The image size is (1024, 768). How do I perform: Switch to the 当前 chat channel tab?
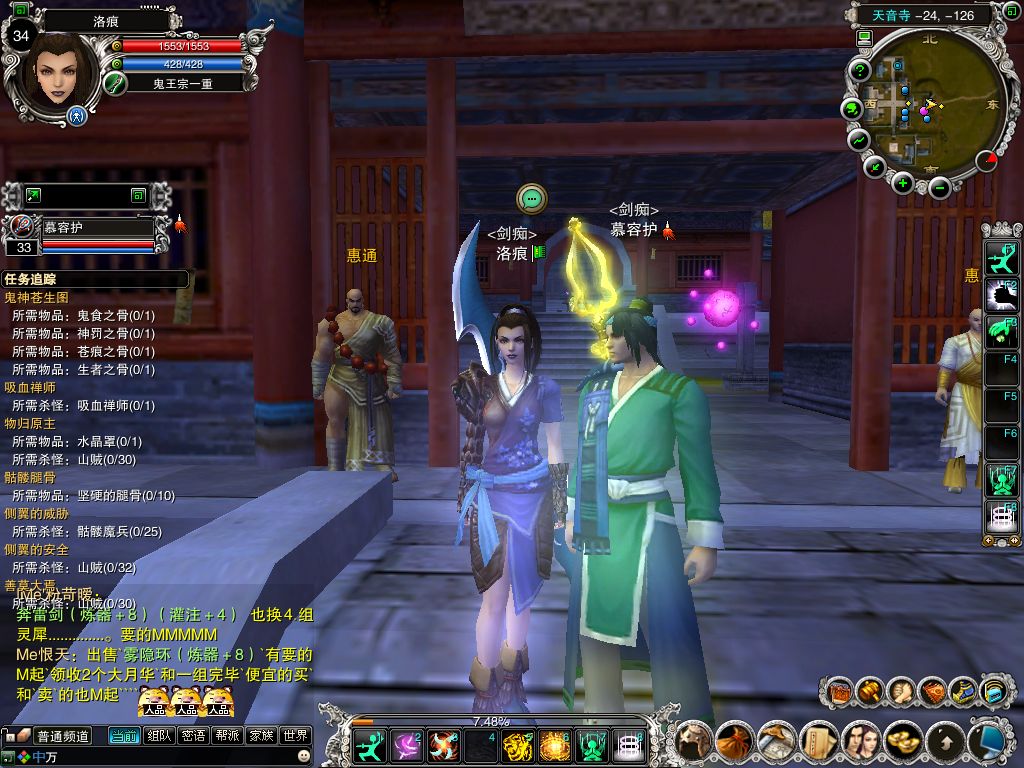tap(124, 736)
